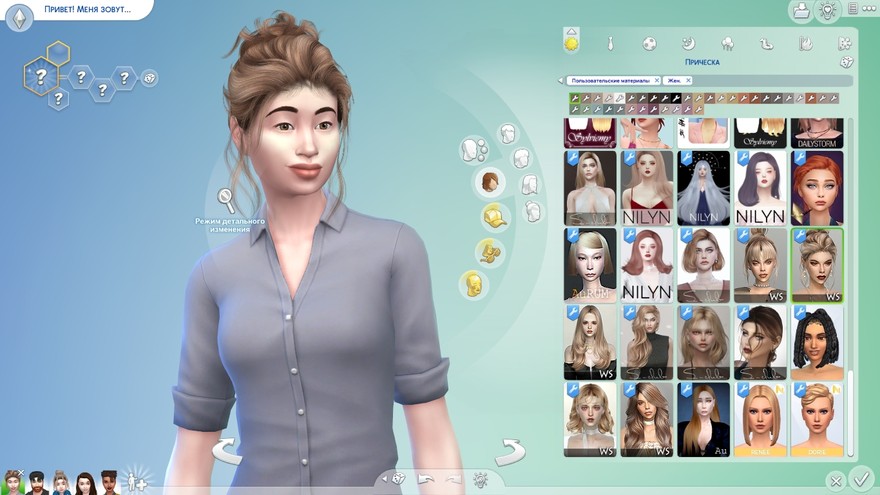The height and width of the screenshot is (495, 880).
Task: Switch to the athletic outfit ball category
Action: pos(649,44)
